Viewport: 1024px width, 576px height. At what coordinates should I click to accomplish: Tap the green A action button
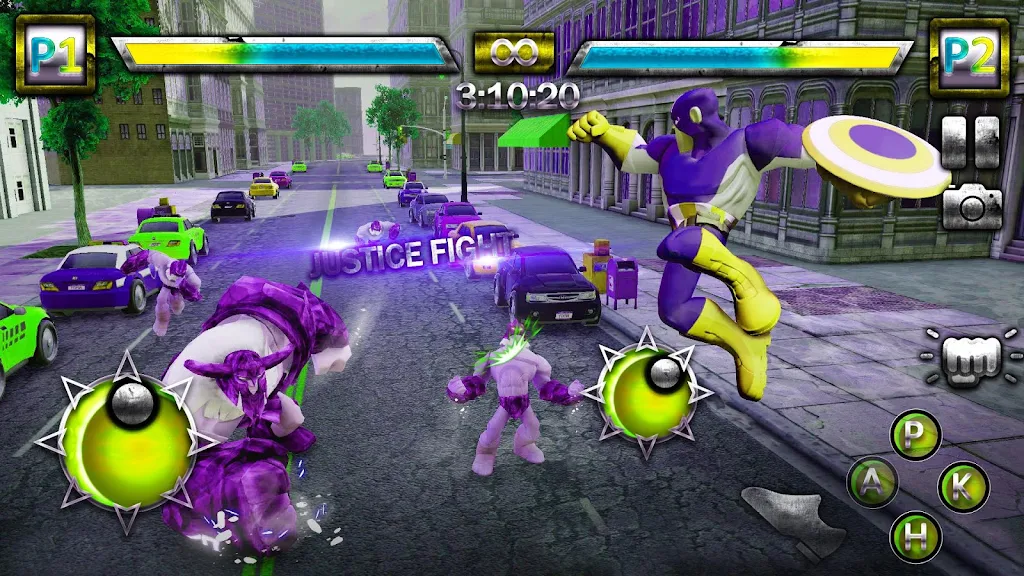[872, 484]
